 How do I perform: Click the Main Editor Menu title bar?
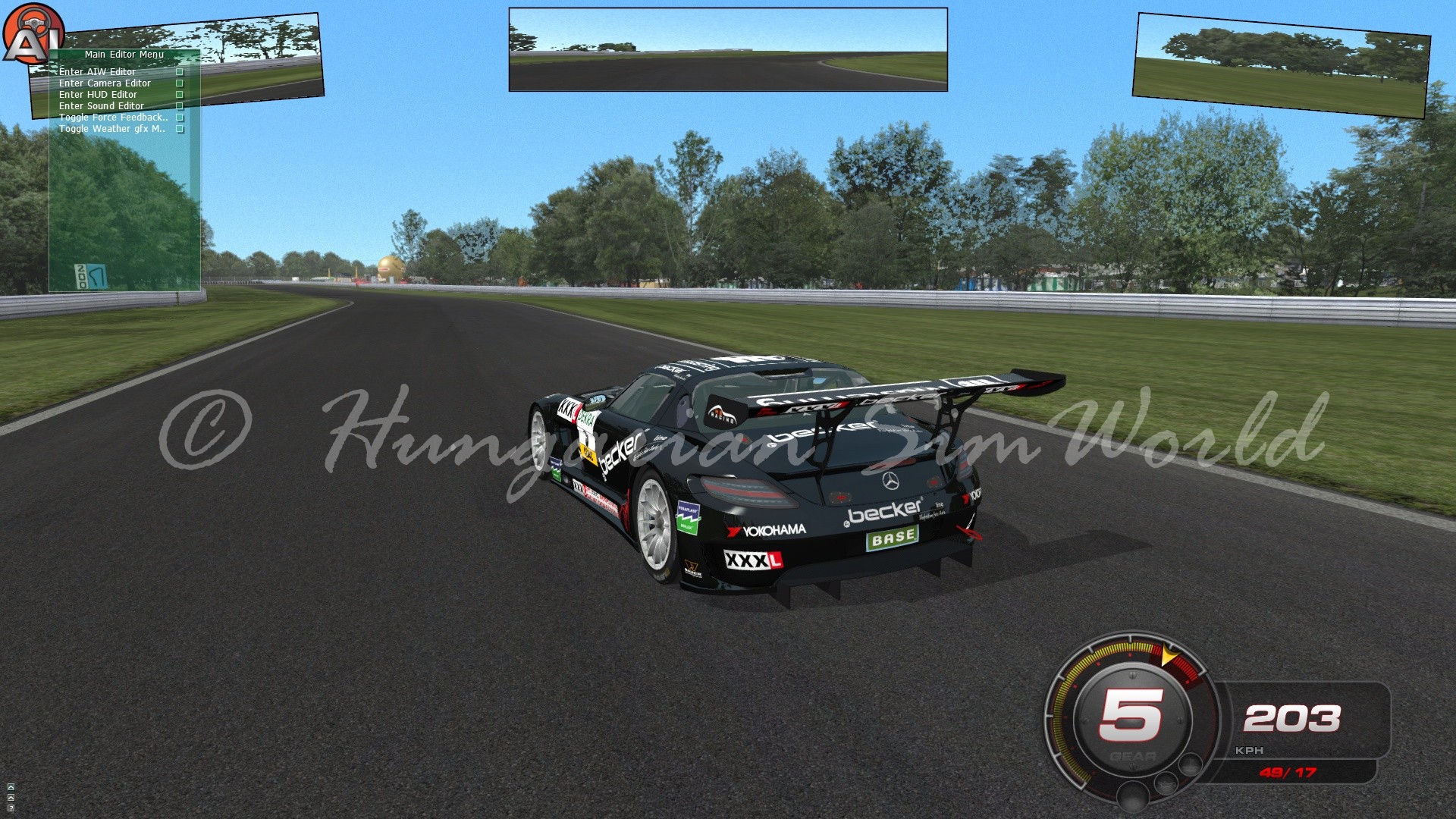pos(124,55)
